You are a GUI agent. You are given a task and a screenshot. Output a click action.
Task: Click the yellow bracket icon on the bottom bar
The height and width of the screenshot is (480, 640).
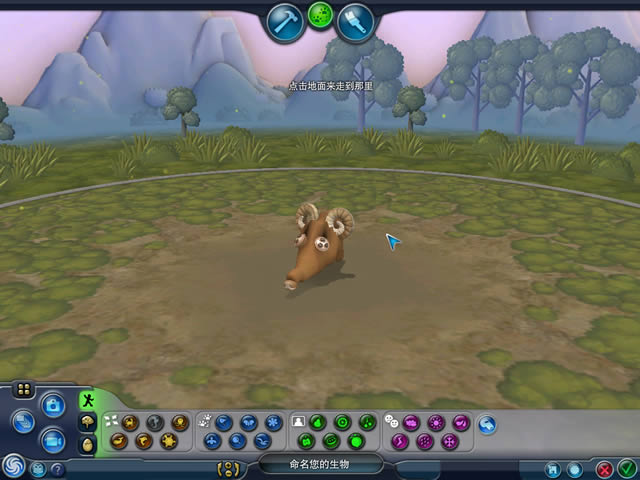tap(230, 467)
